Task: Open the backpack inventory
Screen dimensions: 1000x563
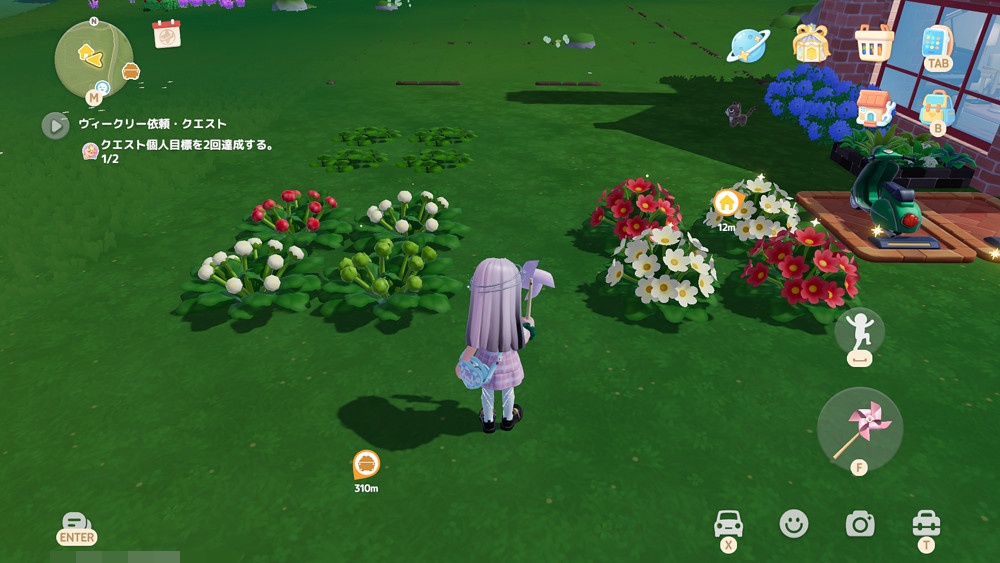Action: click(937, 107)
